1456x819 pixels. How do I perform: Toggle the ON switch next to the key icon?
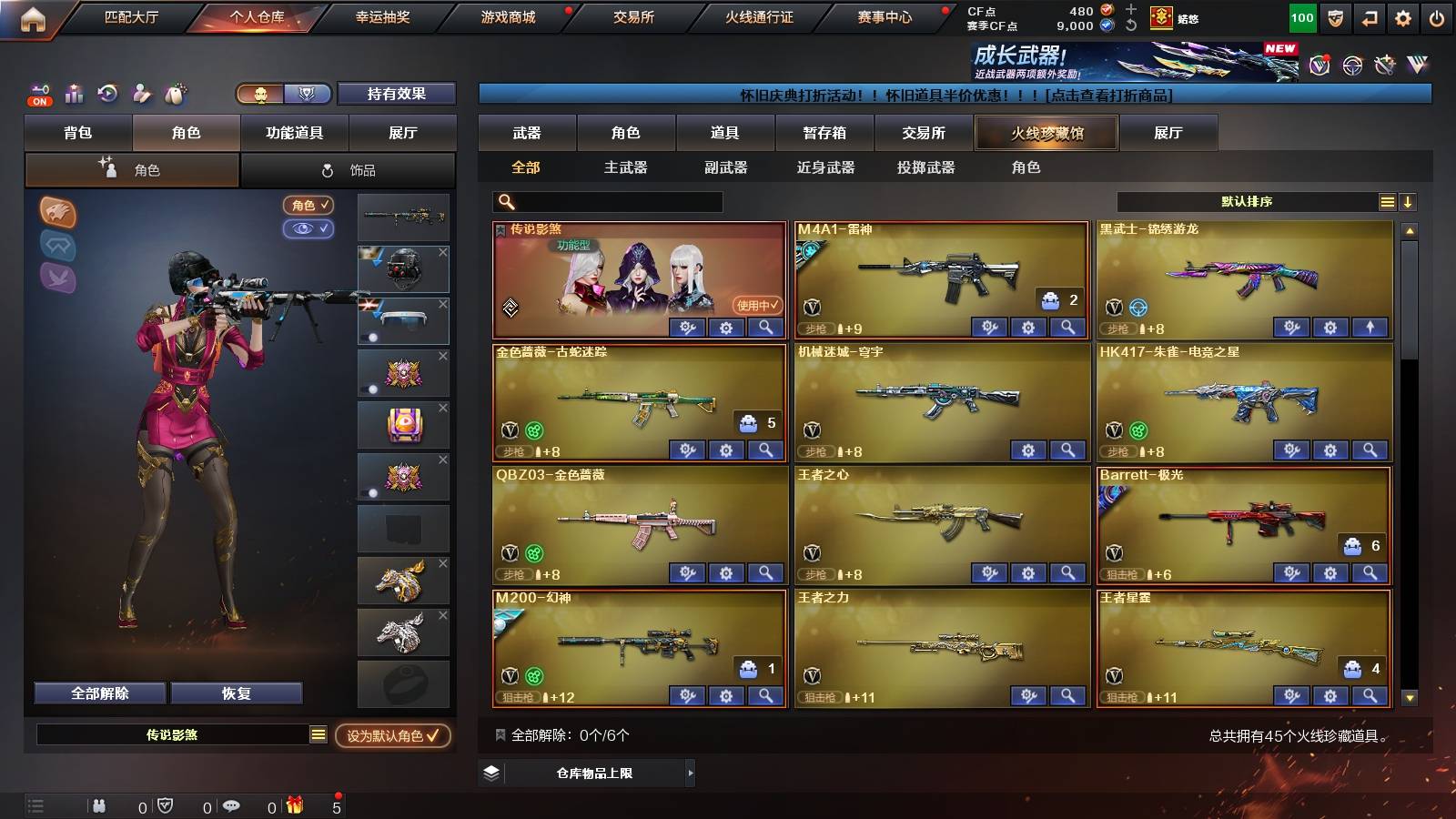click(38, 95)
